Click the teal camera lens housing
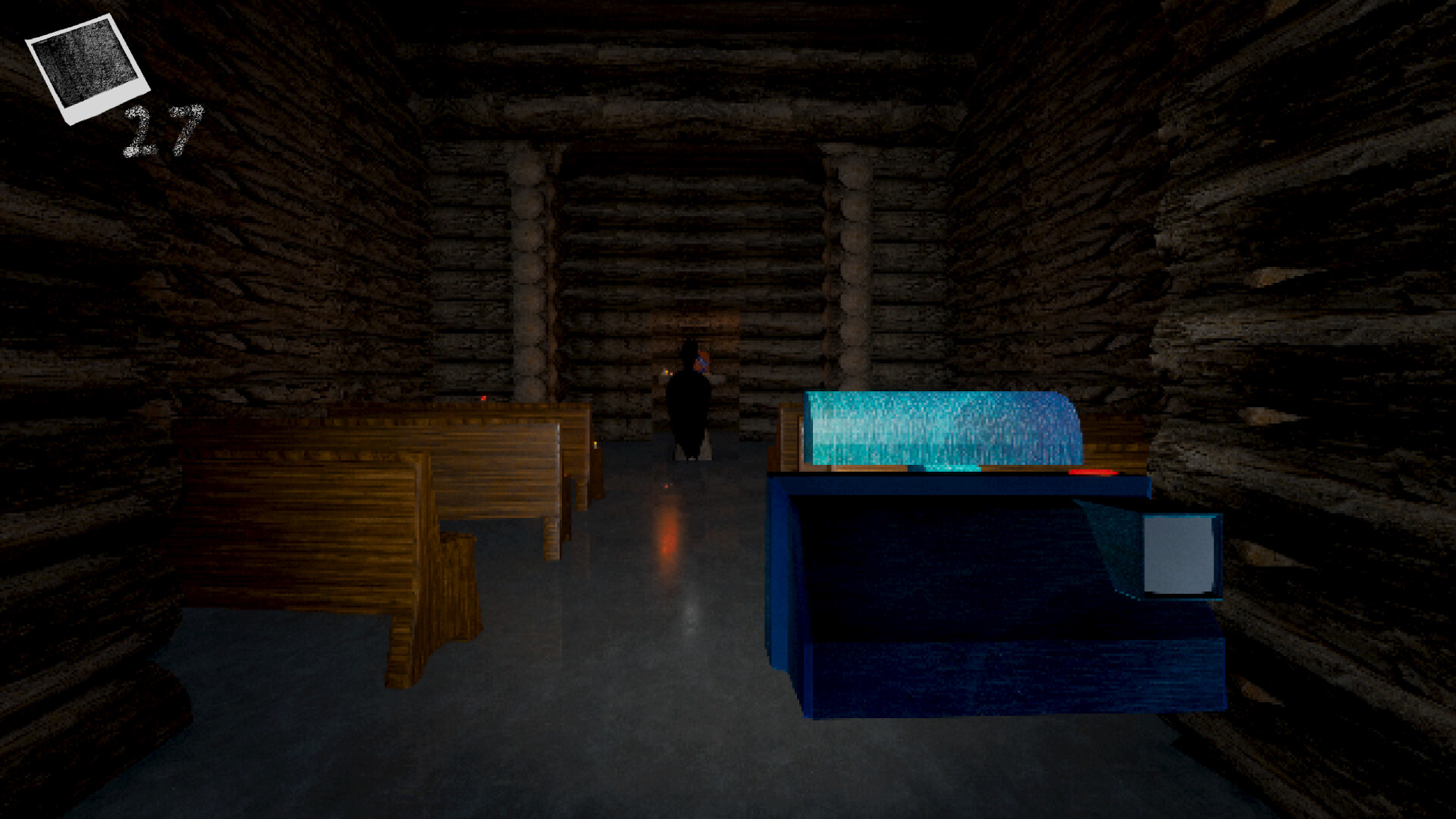 [940, 428]
